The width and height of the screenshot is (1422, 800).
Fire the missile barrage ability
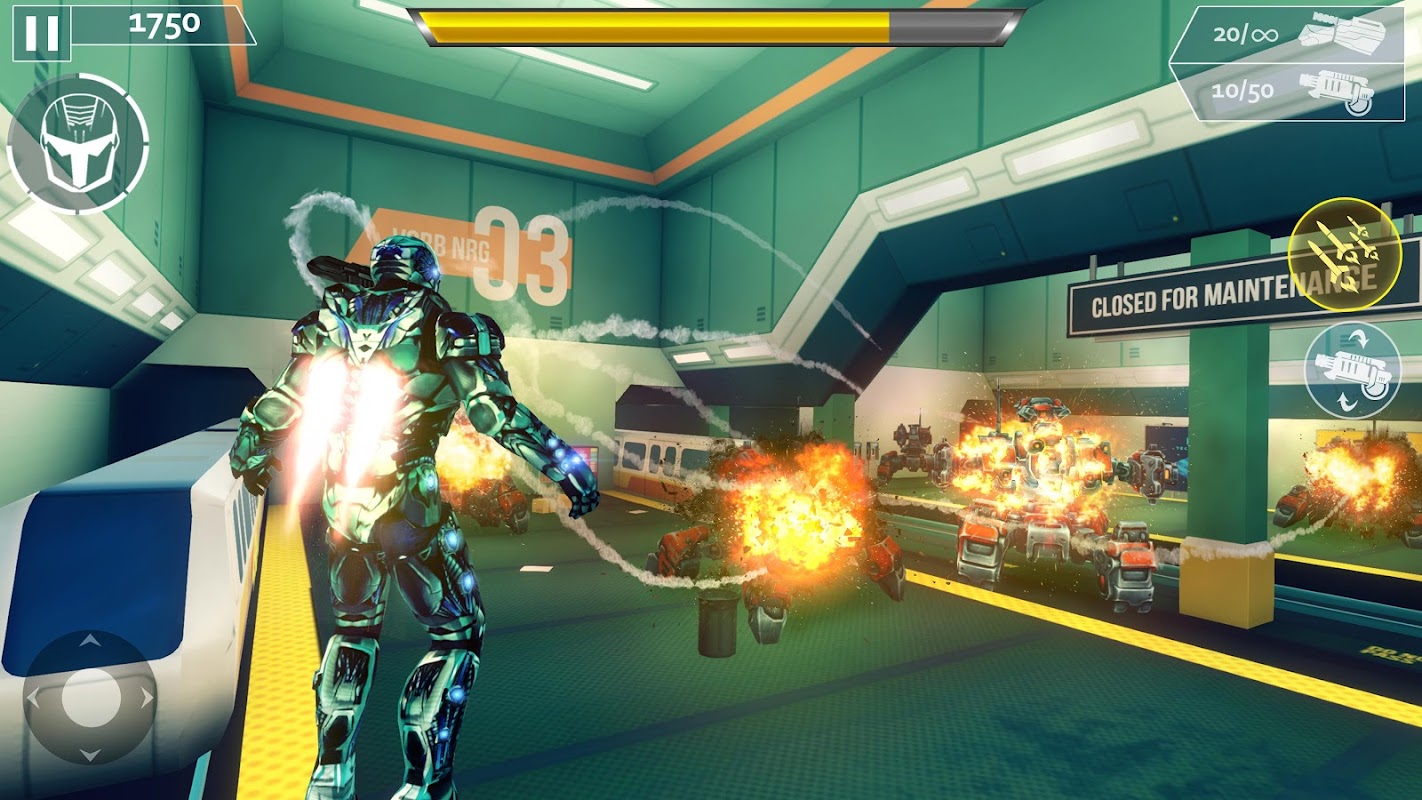[x=1344, y=254]
